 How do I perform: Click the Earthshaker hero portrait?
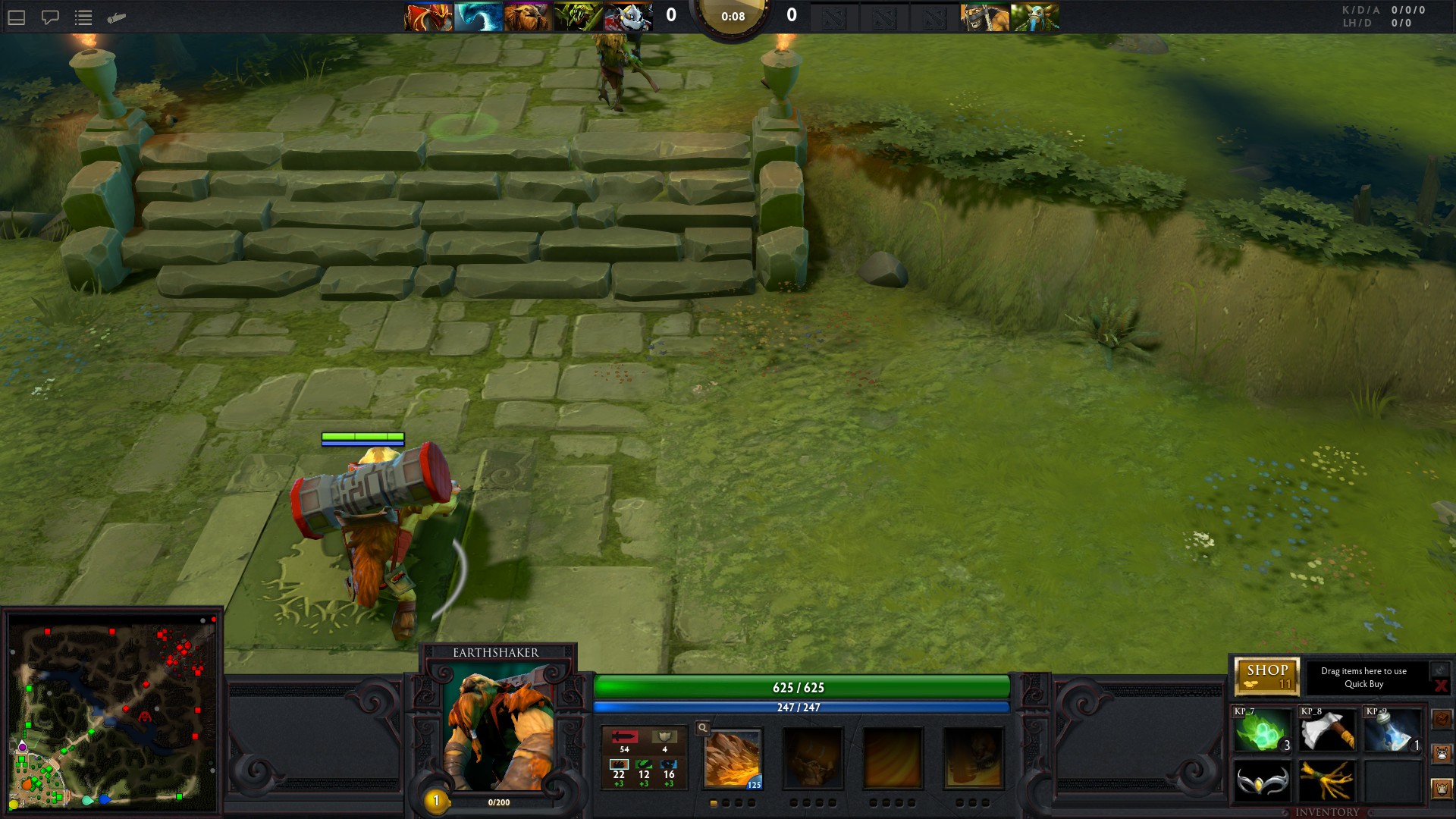(498, 728)
